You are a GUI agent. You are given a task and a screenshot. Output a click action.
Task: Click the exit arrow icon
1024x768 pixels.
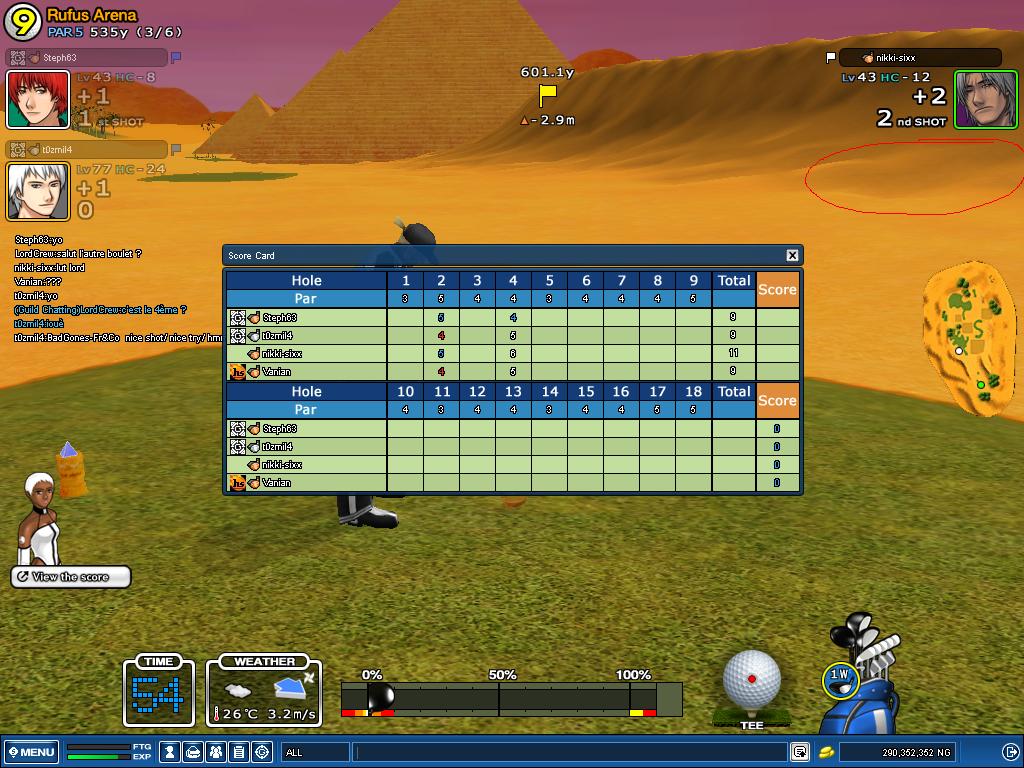click(1010, 752)
